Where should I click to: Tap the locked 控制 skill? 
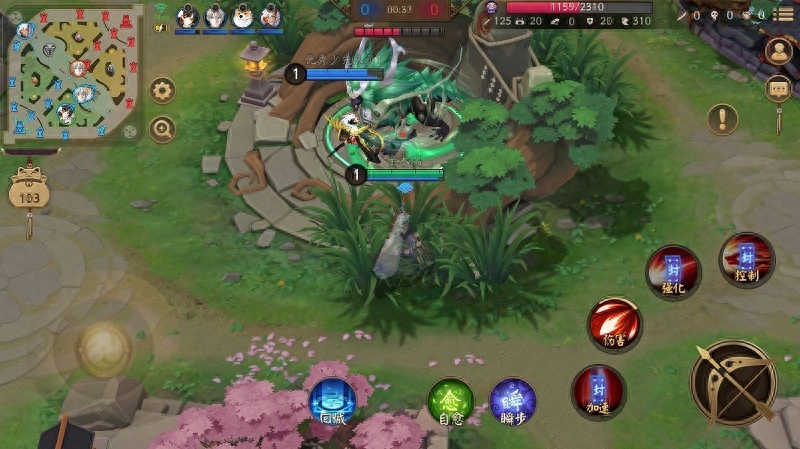coord(746,260)
